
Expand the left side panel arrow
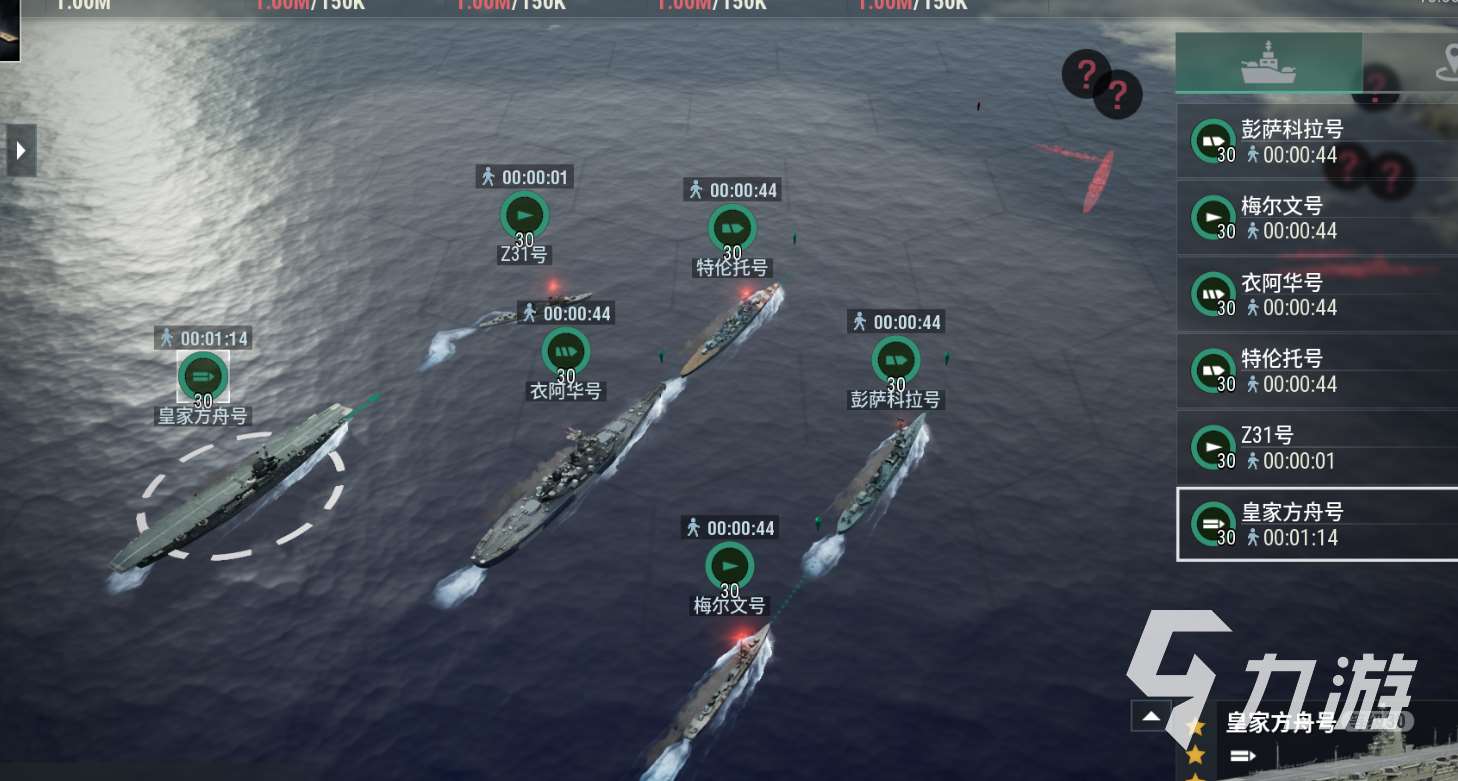[21, 151]
